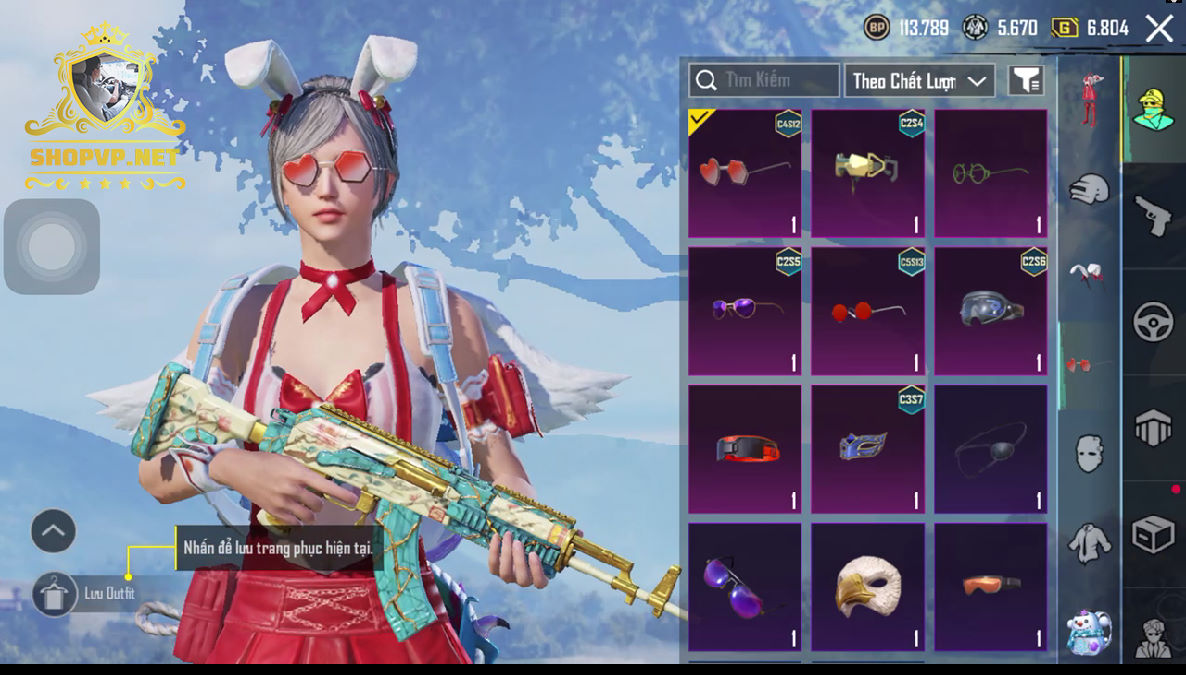Choose the round red glasses item
The image size is (1186, 675).
(868, 311)
